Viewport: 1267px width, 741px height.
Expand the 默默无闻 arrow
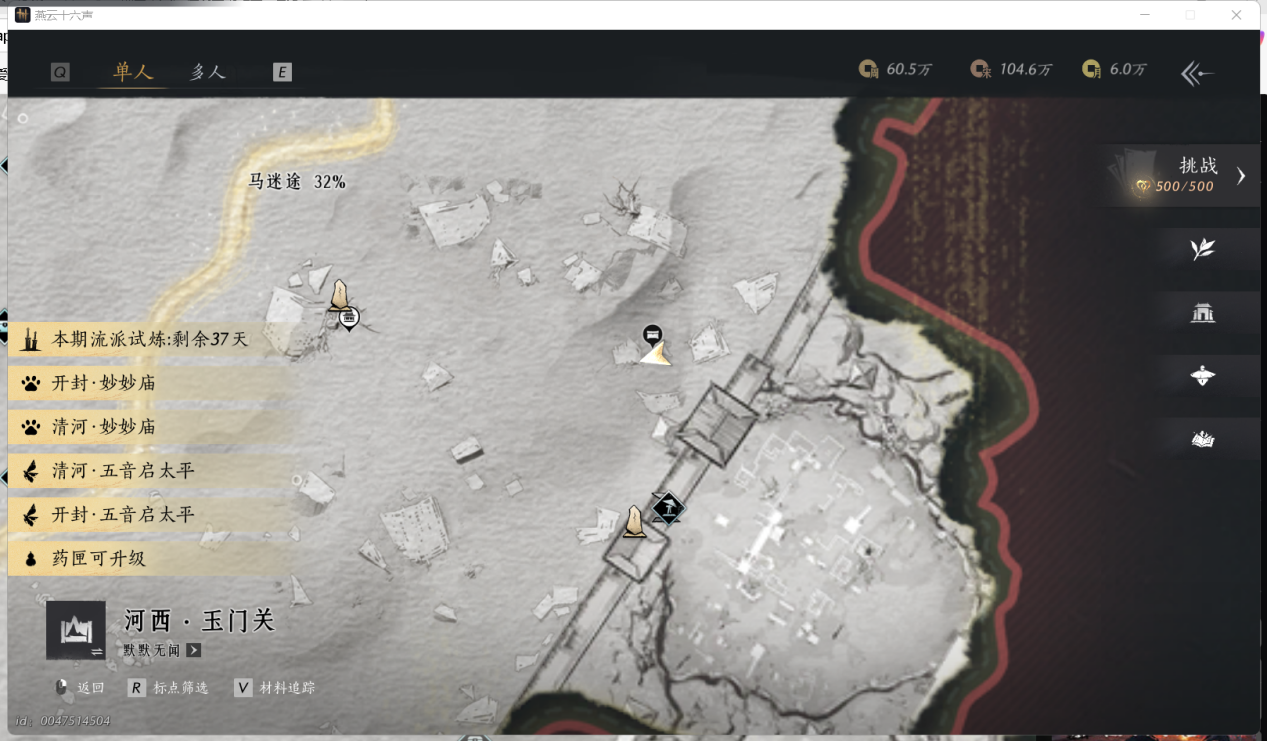pyautogui.click(x=193, y=650)
